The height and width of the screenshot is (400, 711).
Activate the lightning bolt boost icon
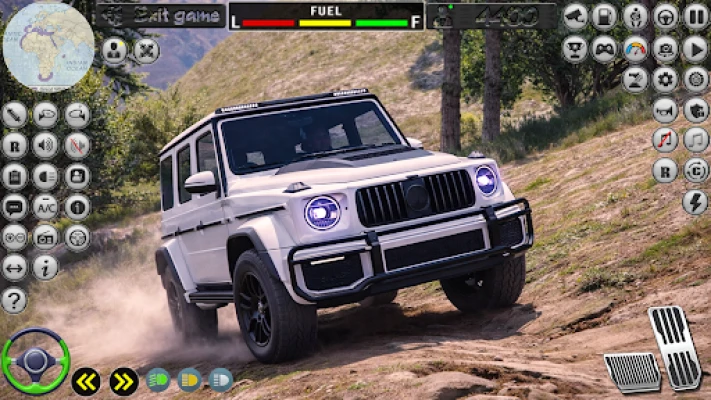pos(695,202)
